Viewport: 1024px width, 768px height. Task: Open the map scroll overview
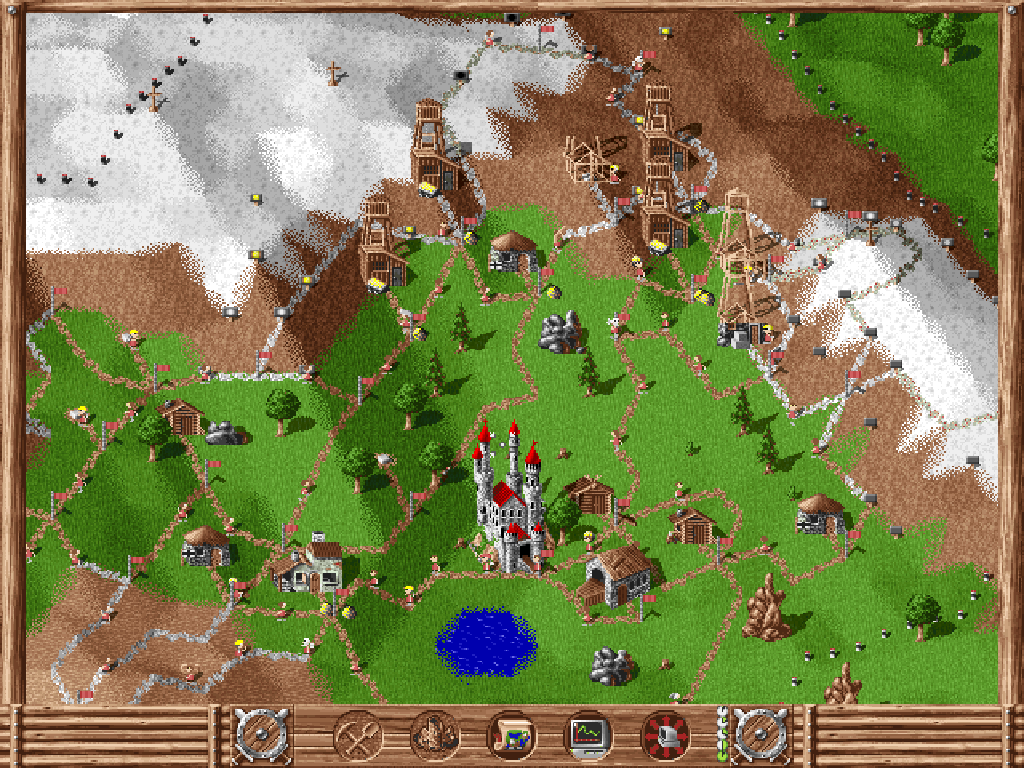coord(511,736)
